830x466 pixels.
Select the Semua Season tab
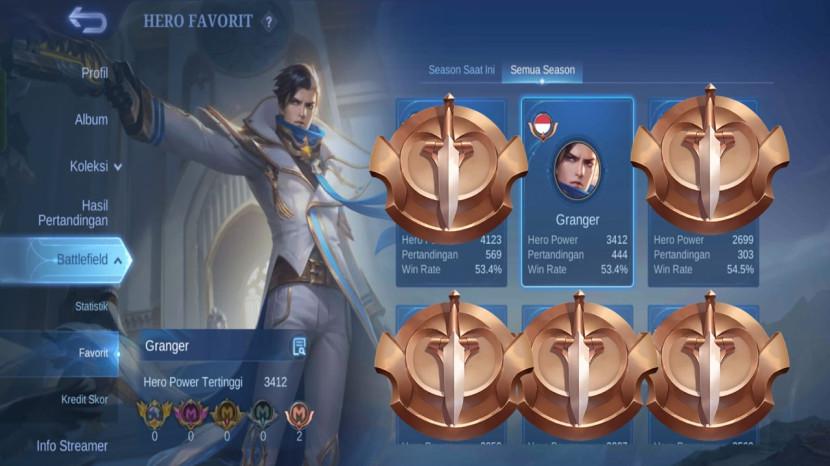[542, 70]
